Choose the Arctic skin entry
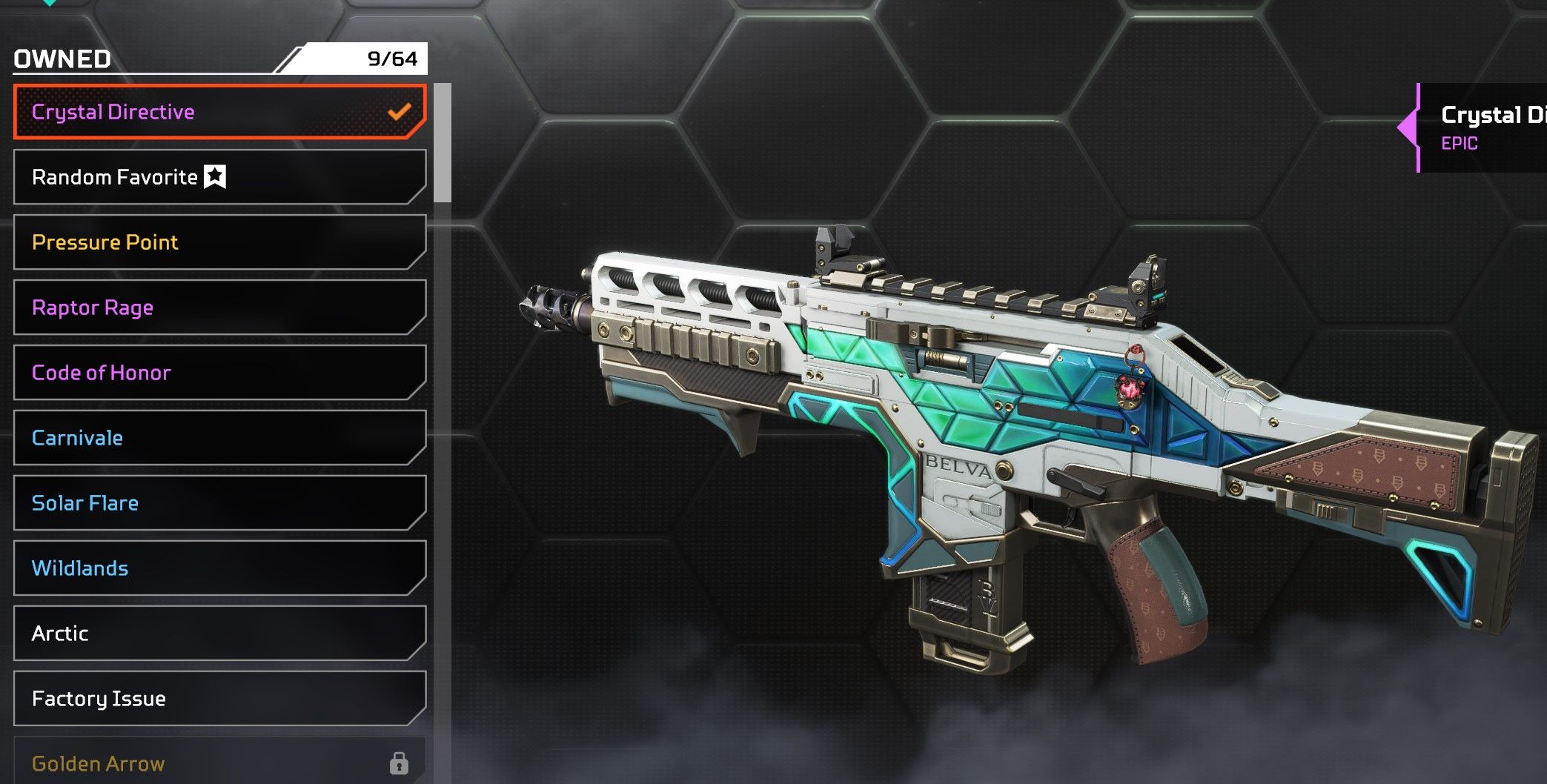Image resolution: width=1547 pixels, height=784 pixels. tap(219, 634)
